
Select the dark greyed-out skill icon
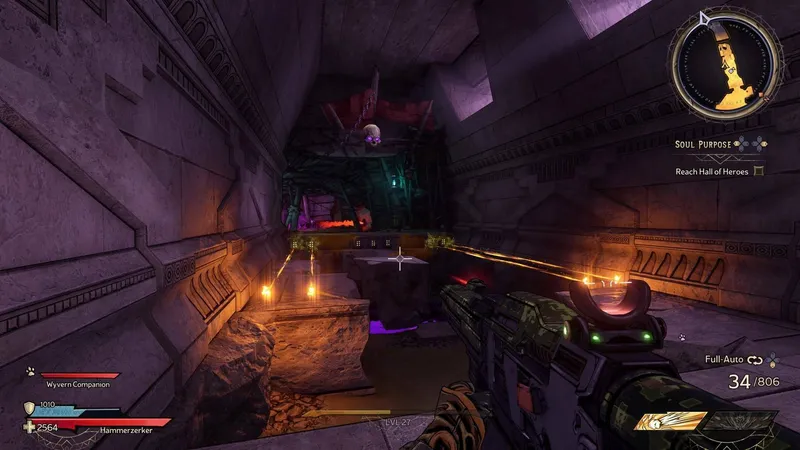coord(739,422)
